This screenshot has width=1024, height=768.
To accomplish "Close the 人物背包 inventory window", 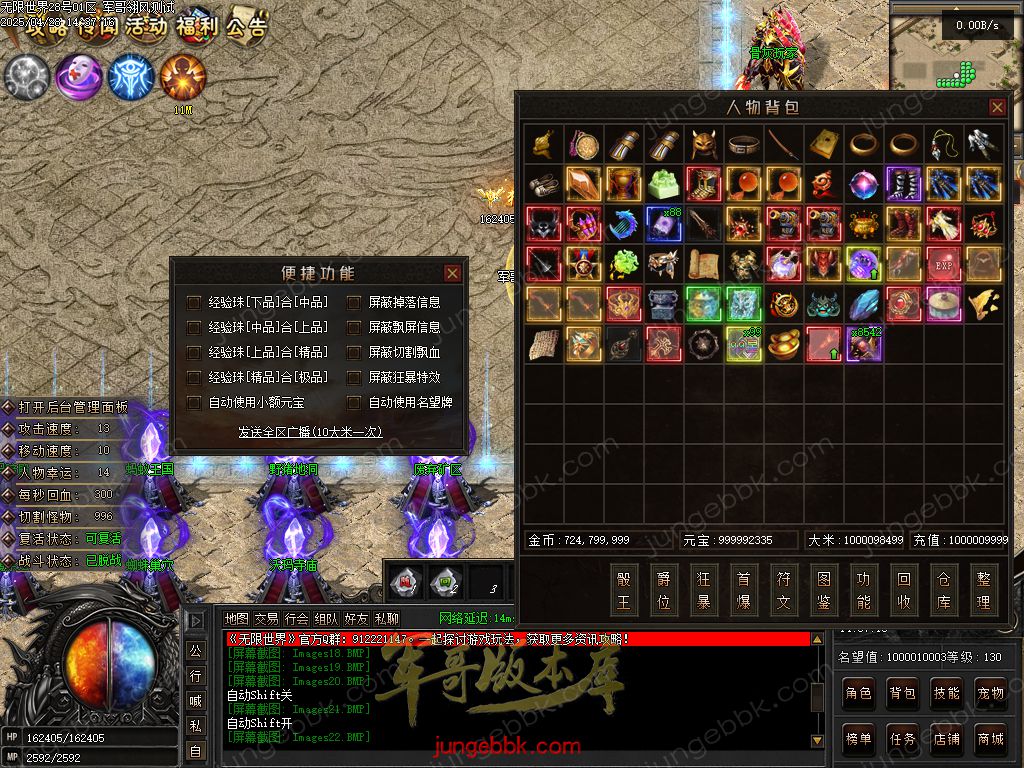I will click(x=997, y=107).
